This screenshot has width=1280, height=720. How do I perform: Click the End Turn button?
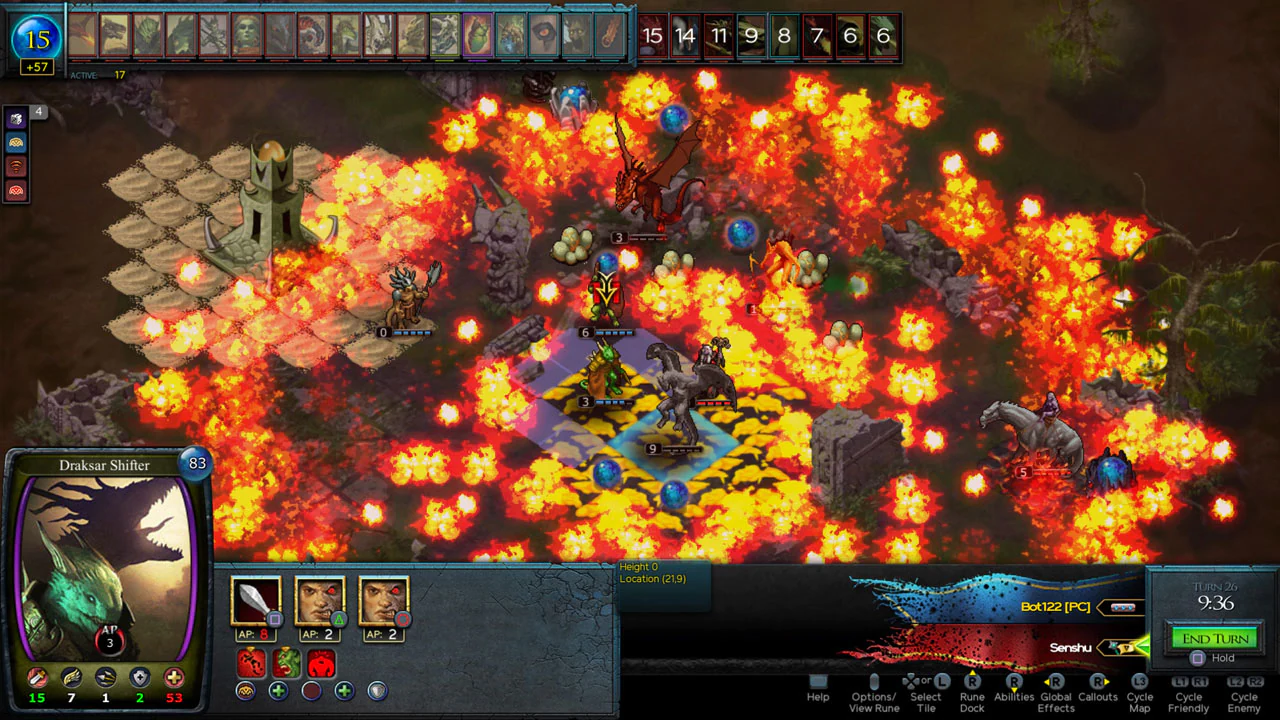[1212, 637]
